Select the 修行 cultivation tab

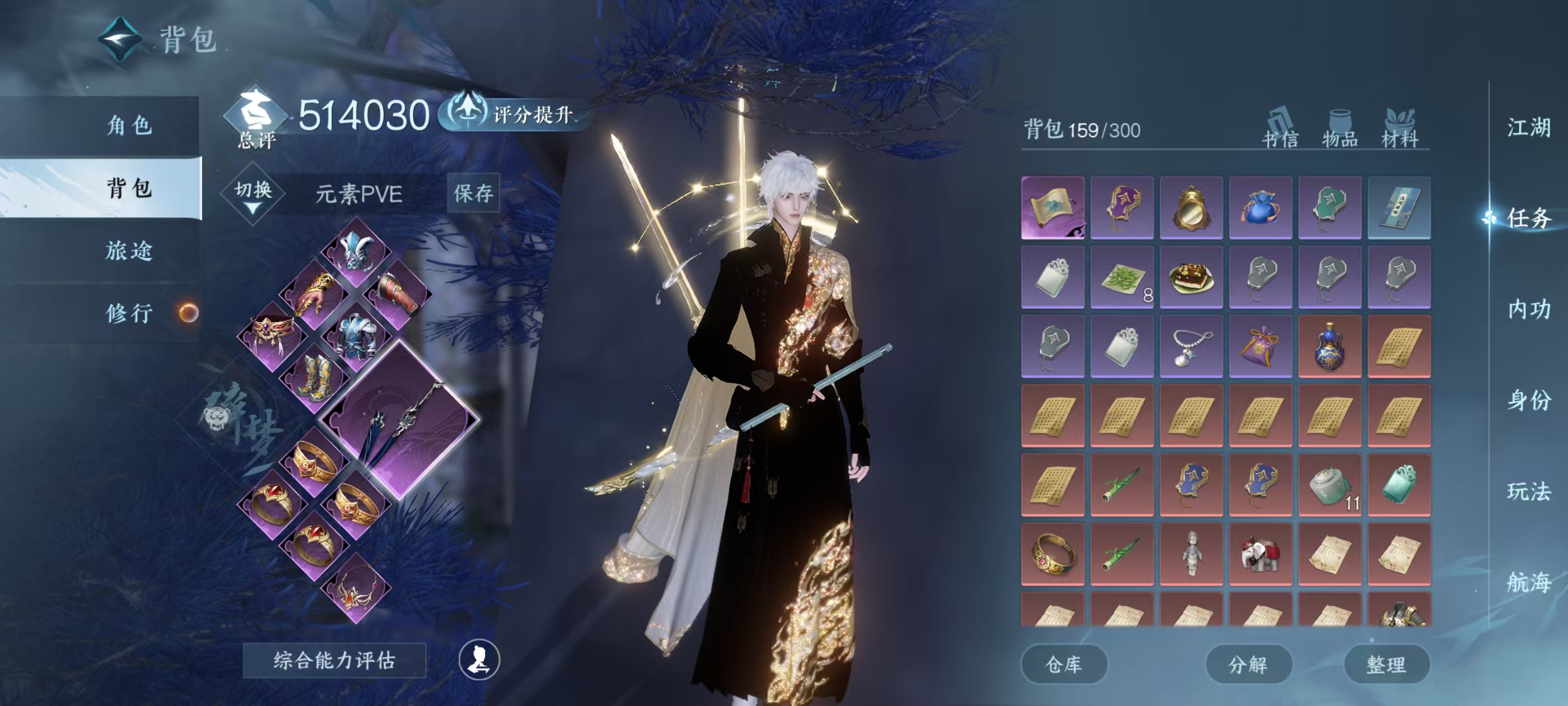(128, 313)
